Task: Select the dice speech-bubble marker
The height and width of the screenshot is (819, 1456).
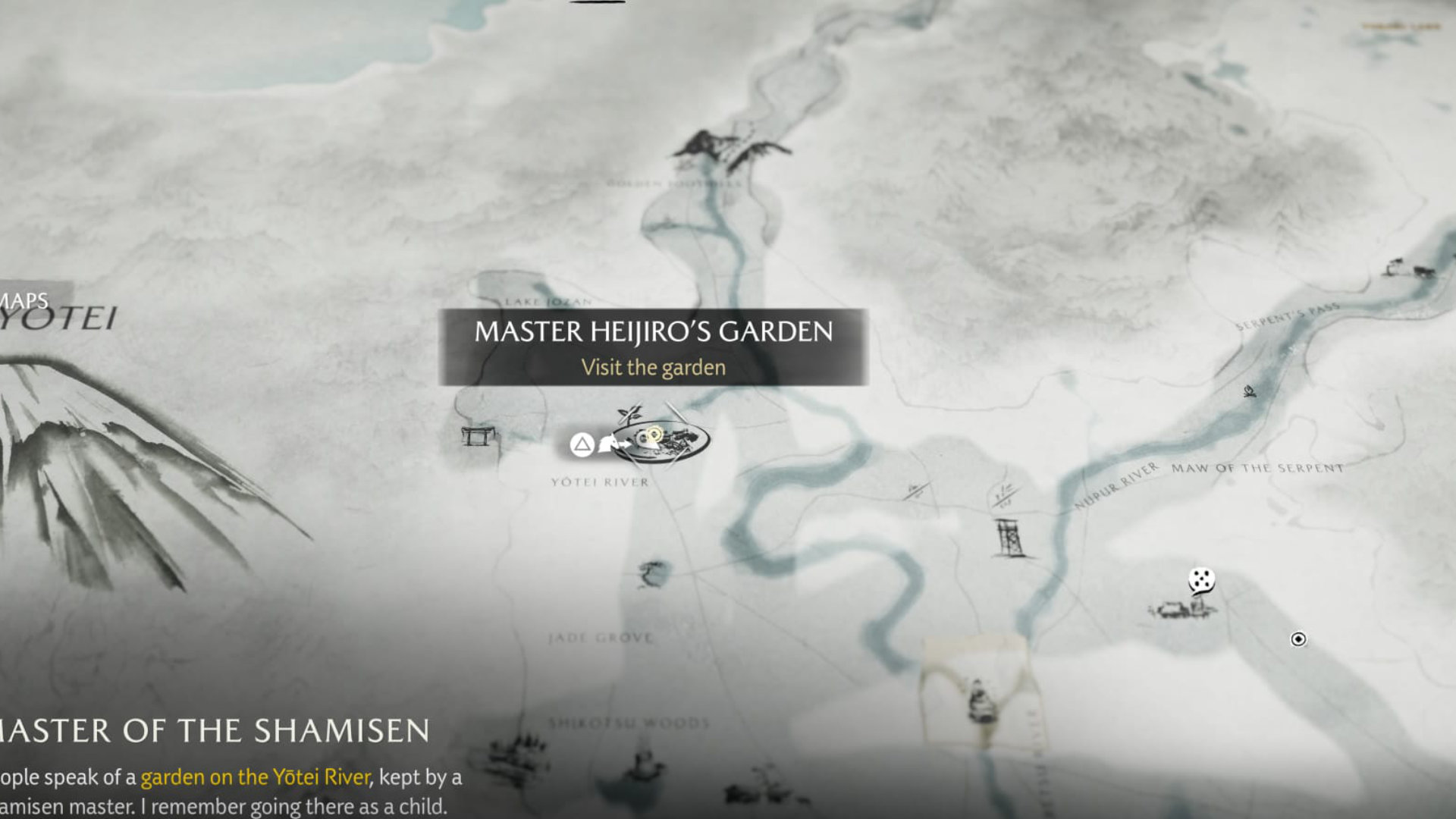Action: pyautogui.click(x=1201, y=581)
